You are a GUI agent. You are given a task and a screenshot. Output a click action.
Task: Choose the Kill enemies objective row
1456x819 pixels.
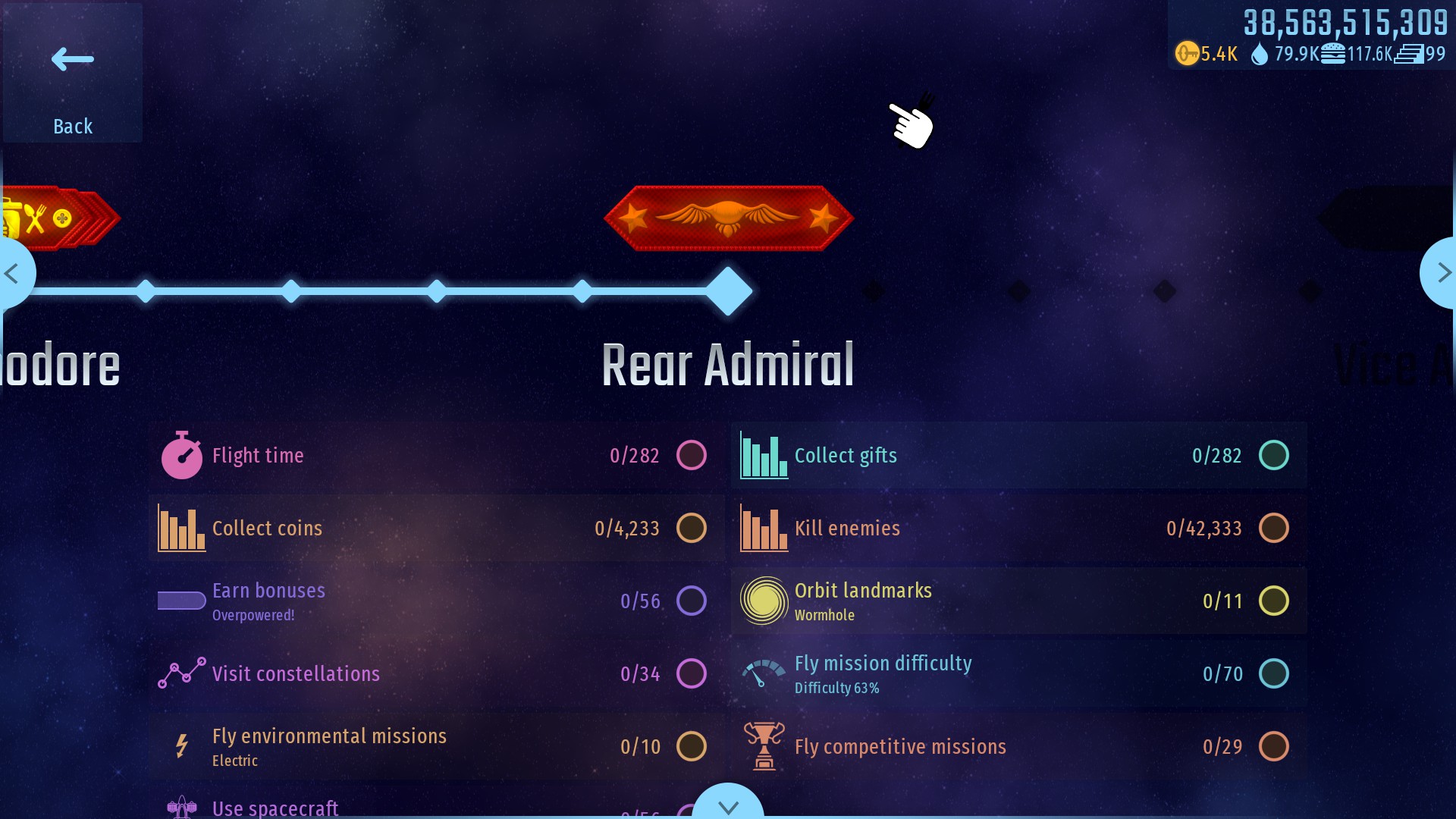click(1018, 529)
